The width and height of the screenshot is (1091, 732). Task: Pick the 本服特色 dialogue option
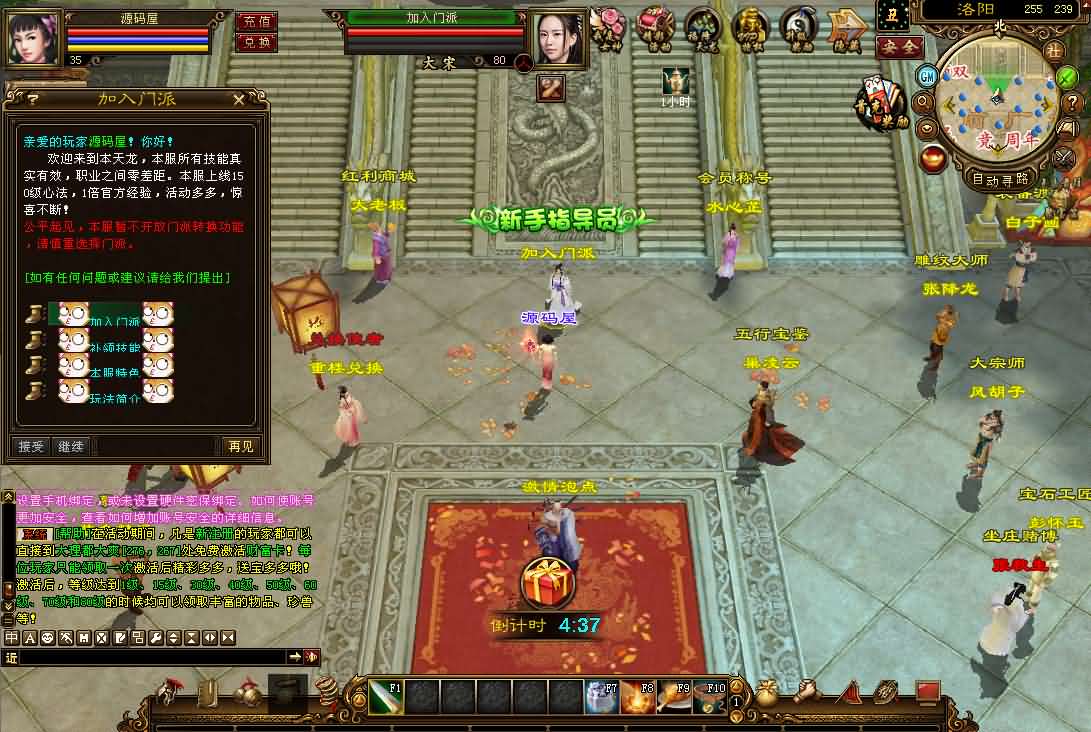pyautogui.click(x=114, y=372)
